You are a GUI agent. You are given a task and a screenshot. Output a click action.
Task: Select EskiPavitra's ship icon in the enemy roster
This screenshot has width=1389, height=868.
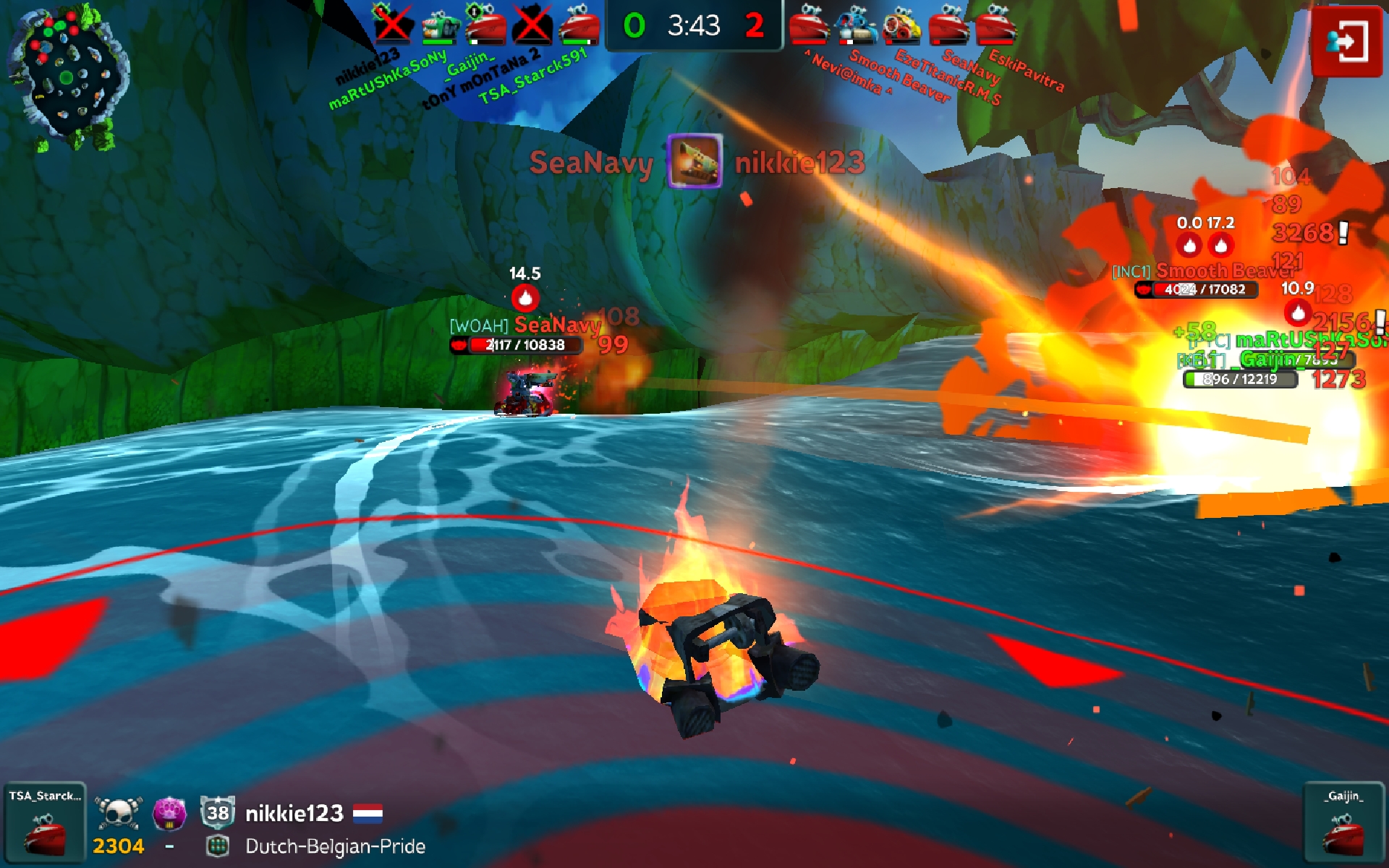coord(995,25)
